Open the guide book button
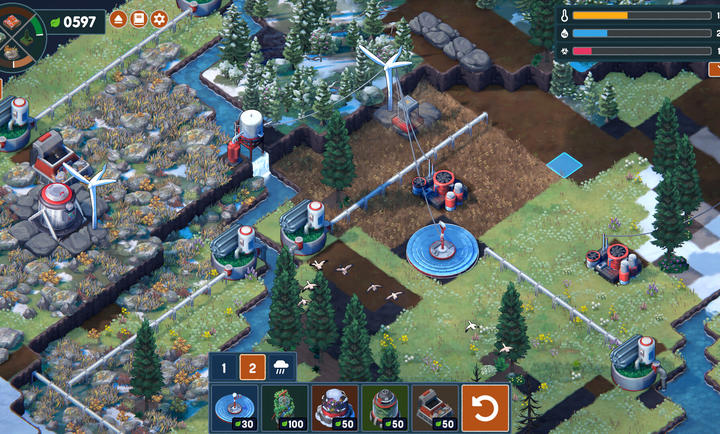The width and height of the screenshot is (720, 434). coord(139,19)
